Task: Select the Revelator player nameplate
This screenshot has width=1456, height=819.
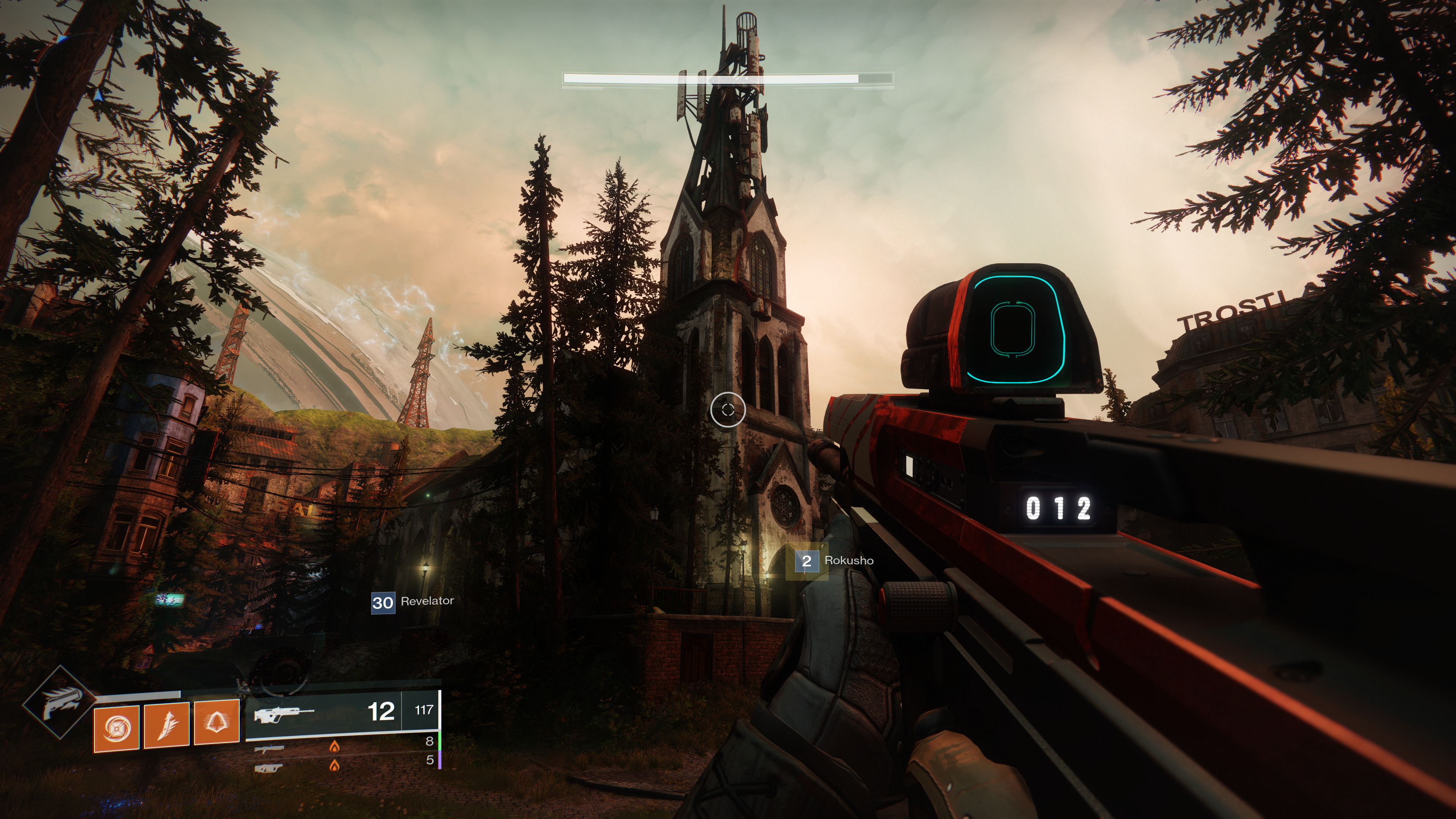Action: coord(413,602)
